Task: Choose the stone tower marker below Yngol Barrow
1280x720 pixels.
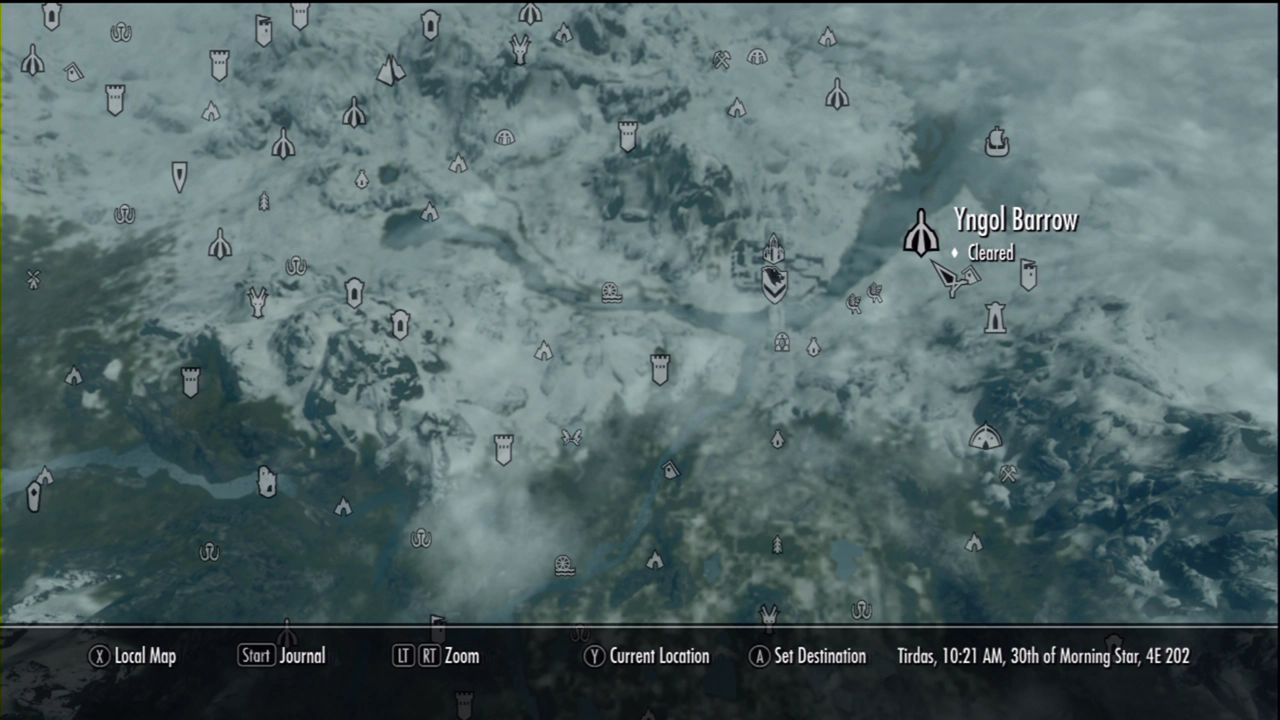Action: pos(995,317)
